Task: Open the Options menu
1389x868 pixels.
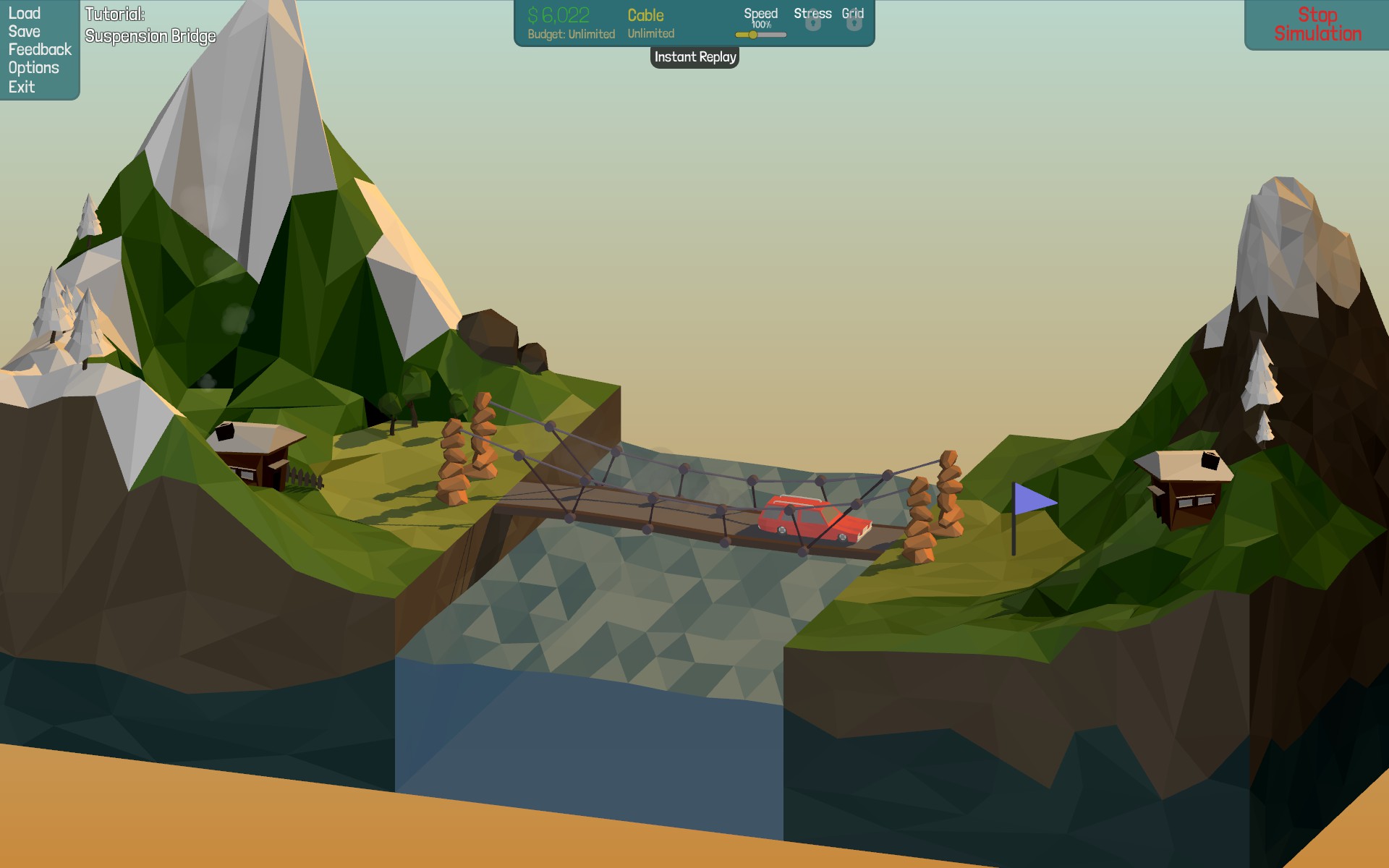Action: [x=34, y=68]
